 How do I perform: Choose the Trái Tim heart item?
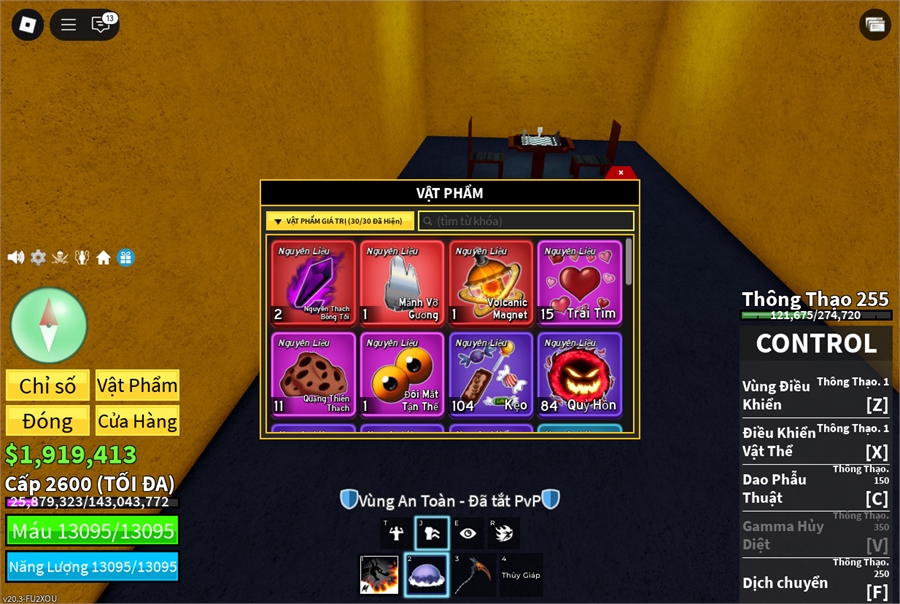580,283
